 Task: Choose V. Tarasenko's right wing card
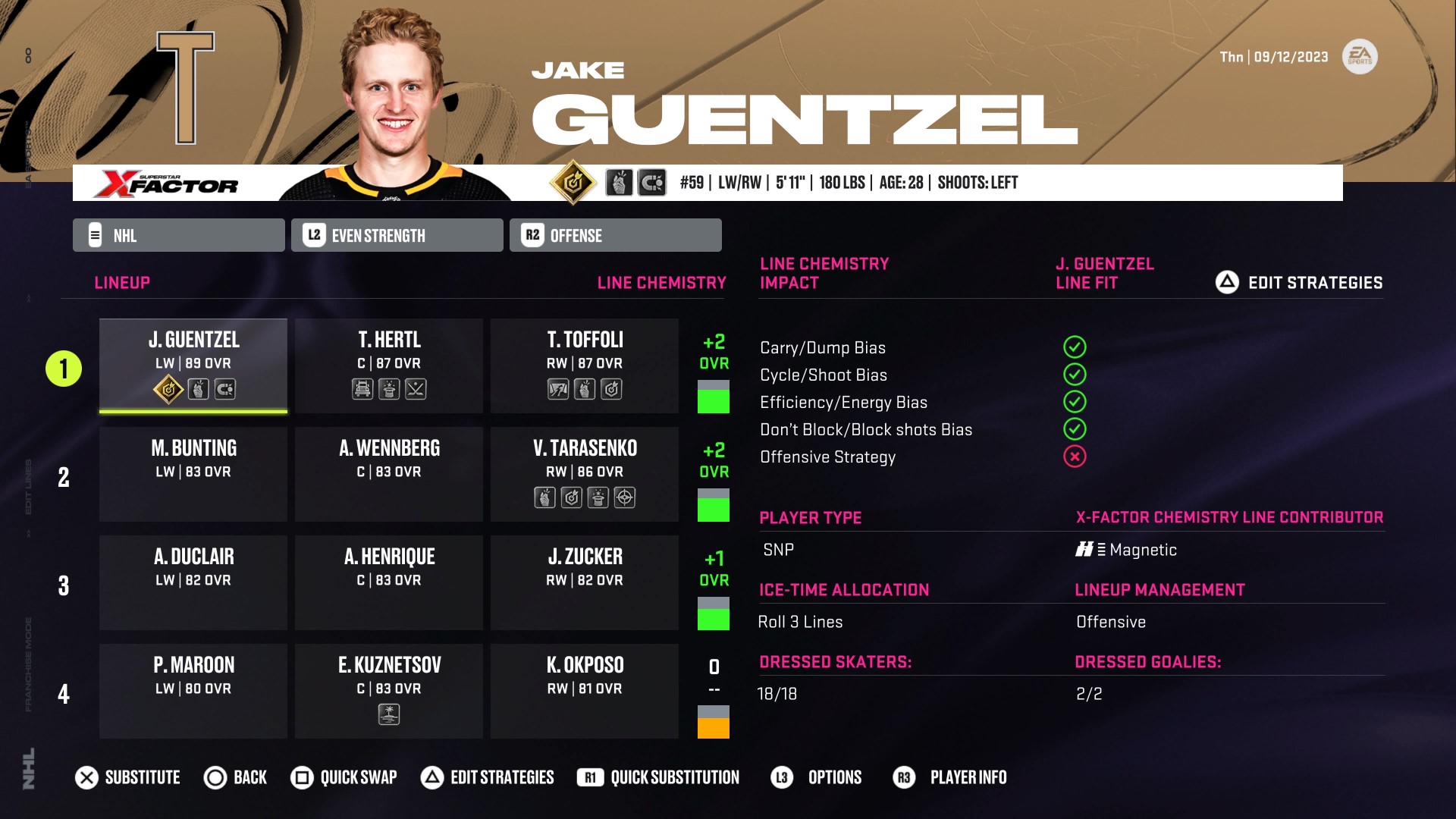(585, 473)
